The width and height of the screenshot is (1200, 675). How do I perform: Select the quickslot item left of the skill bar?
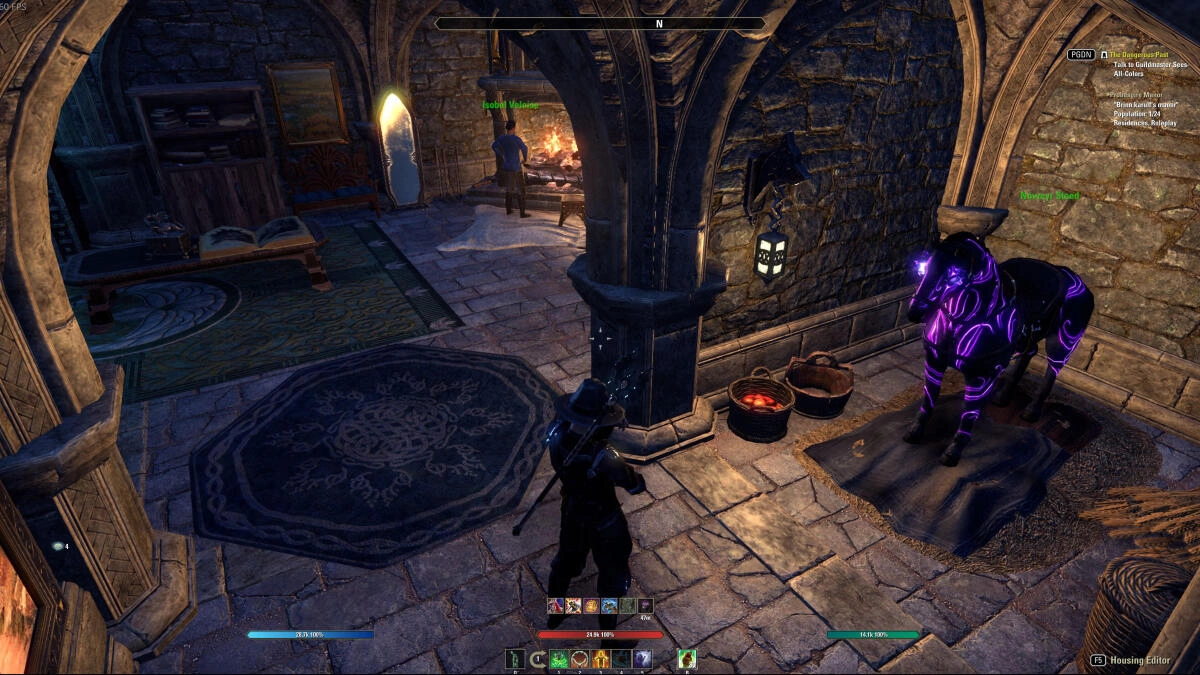[x=515, y=659]
